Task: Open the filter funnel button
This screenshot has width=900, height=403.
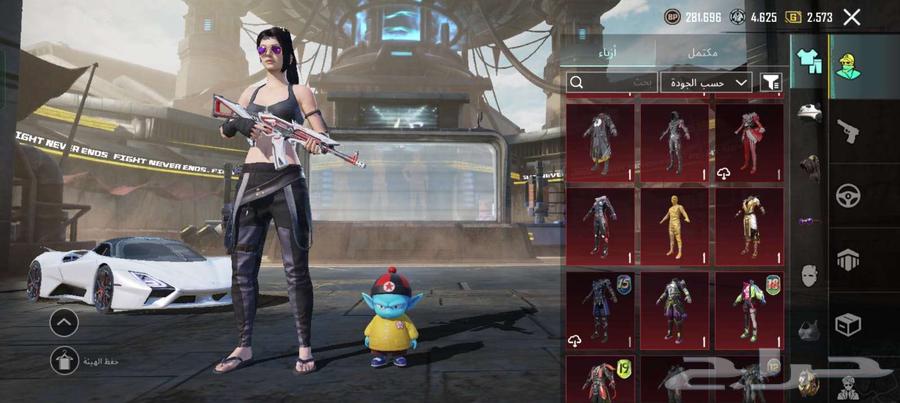Action: click(x=771, y=82)
